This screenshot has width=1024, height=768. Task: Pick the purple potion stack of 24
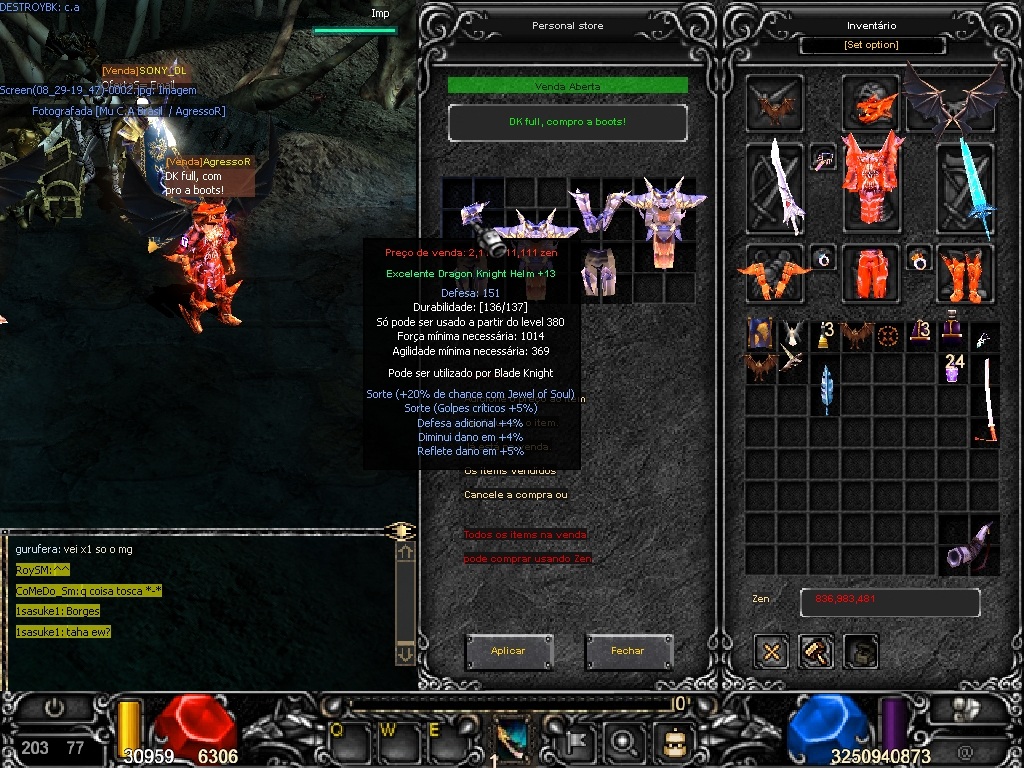coord(954,368)
